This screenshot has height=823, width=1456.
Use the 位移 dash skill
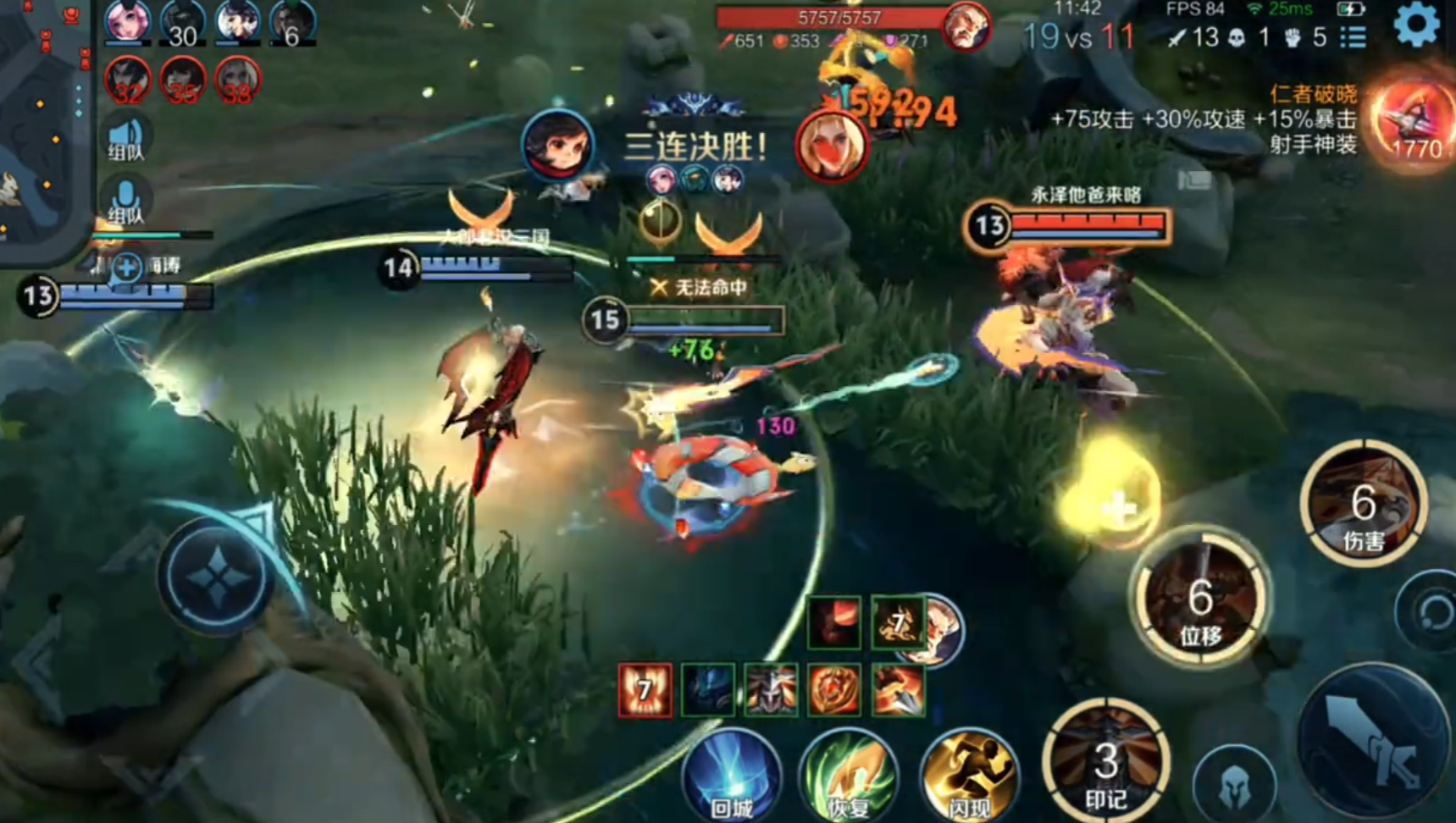tap(1200, 601)
